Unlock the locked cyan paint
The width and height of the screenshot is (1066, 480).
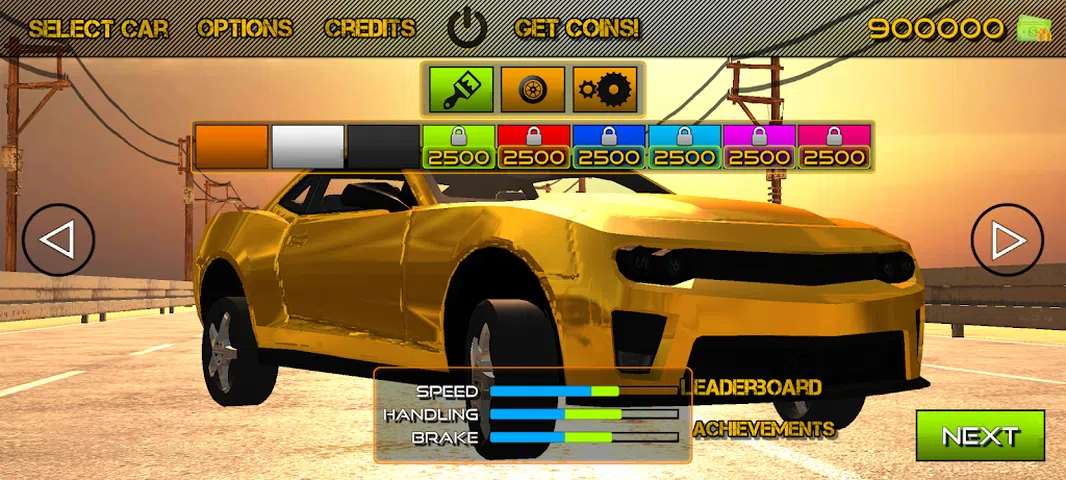pyautogui.click(x=685, y=146)
